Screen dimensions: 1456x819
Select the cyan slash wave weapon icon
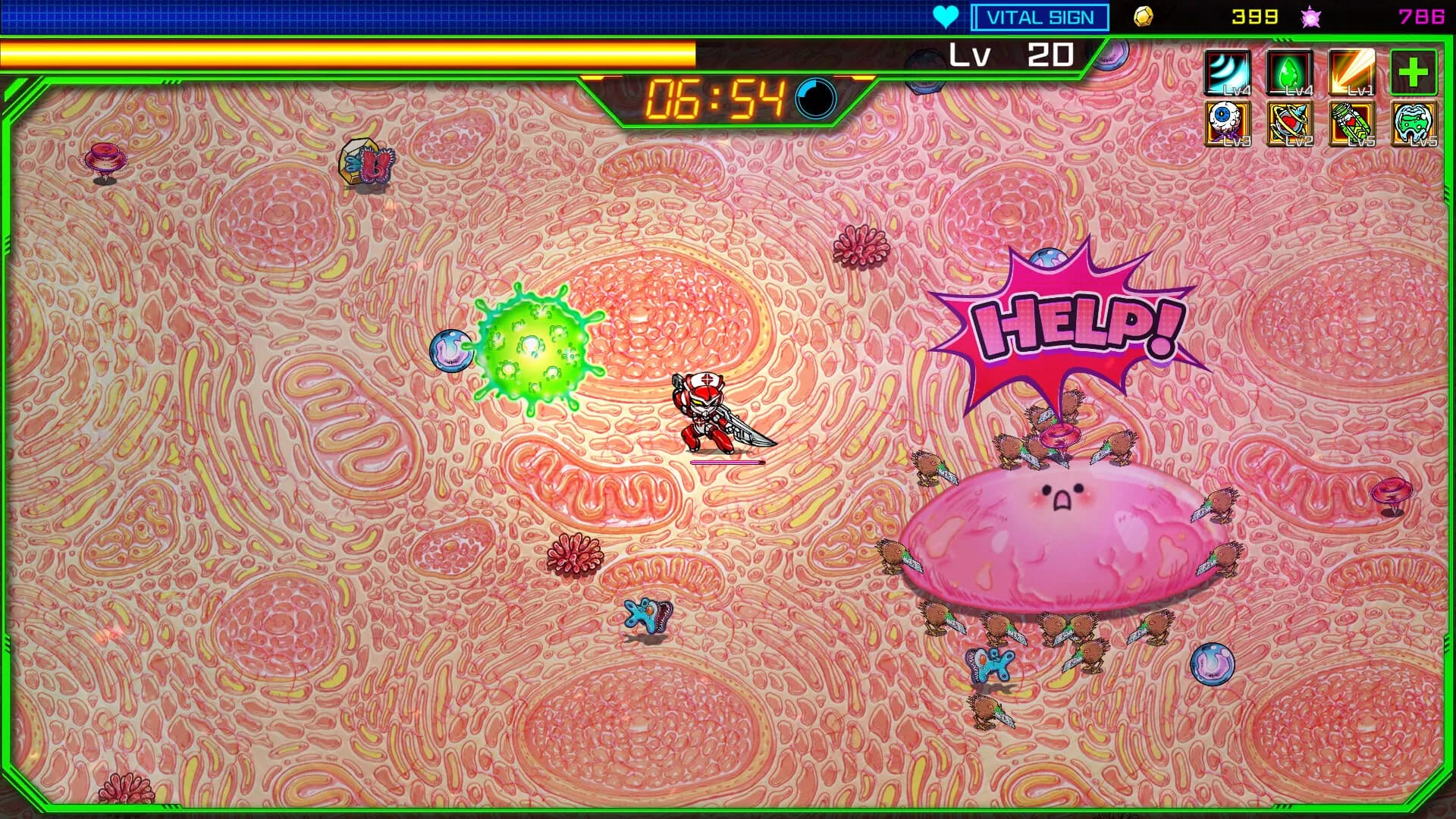(1228, 73)
